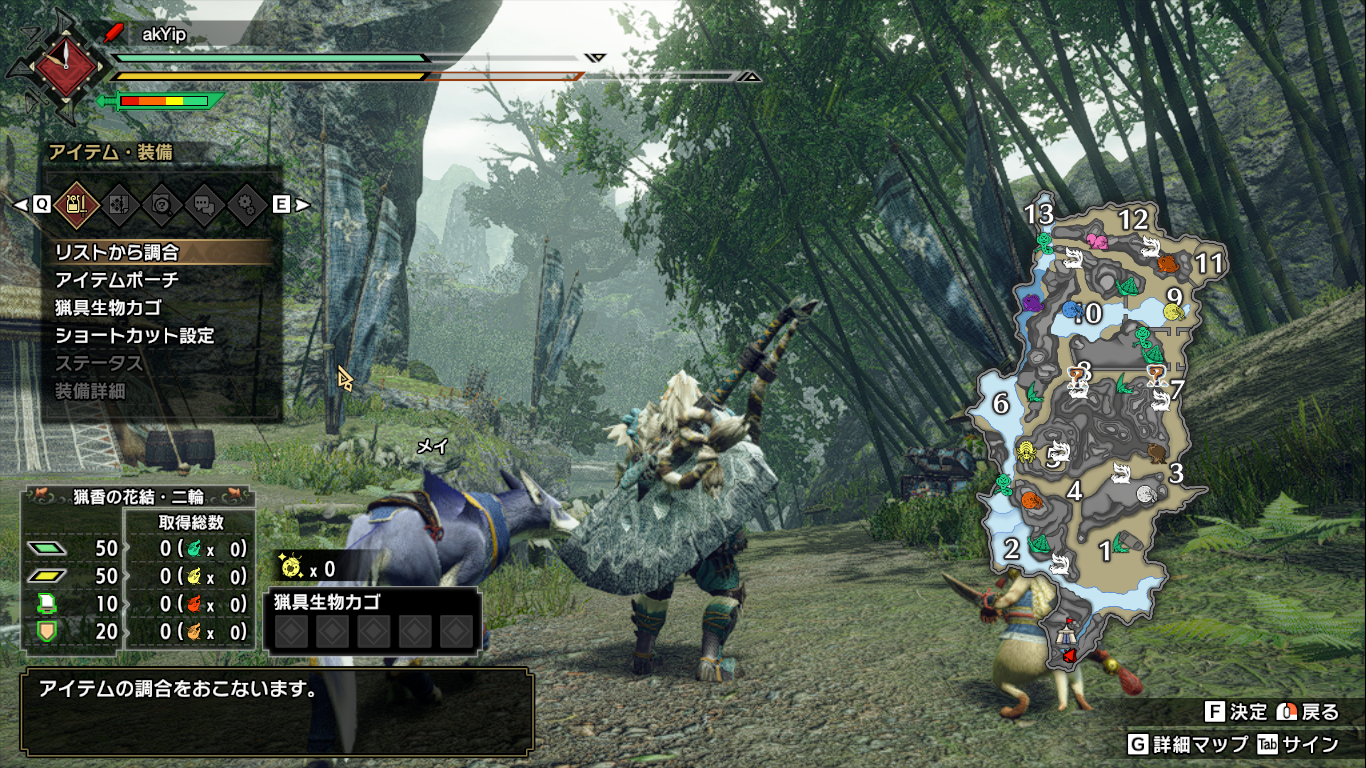Viewport: 1366px width, 768px height.
Task: Open ショートカット設定 menu entry
Action: [135, 336]
